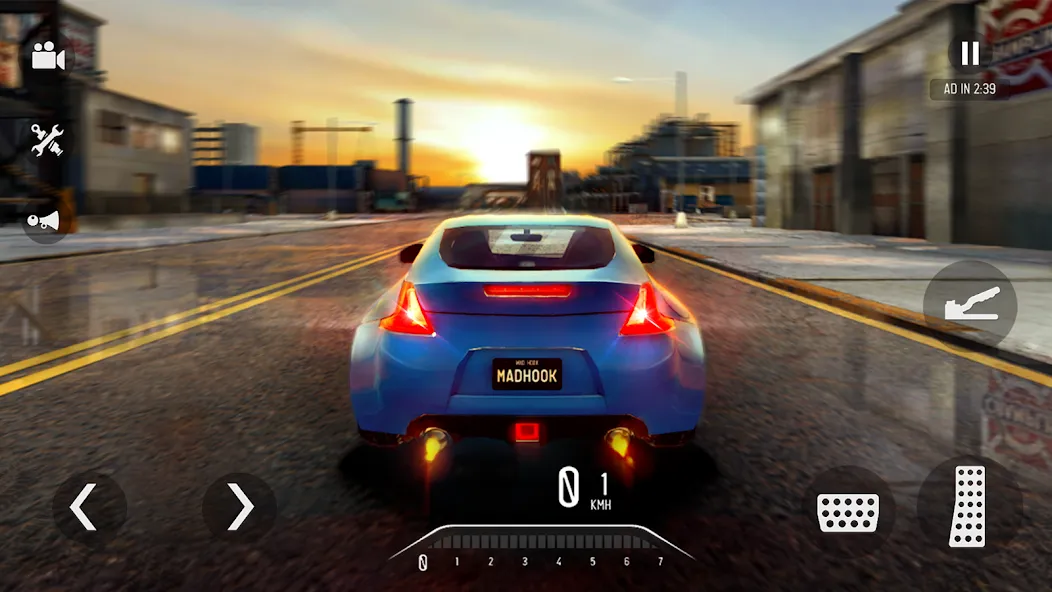The image size is (1052, 592).
Task: Tap the brake pedal
Action: coord(848,511)
